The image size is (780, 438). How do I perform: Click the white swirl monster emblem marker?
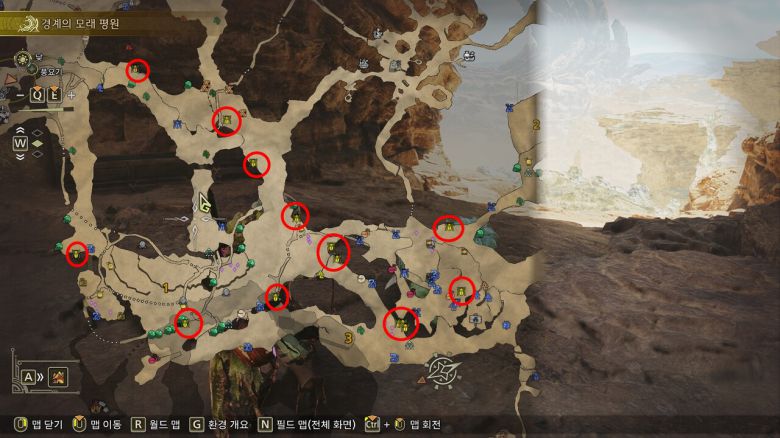(x=441, y=371)
